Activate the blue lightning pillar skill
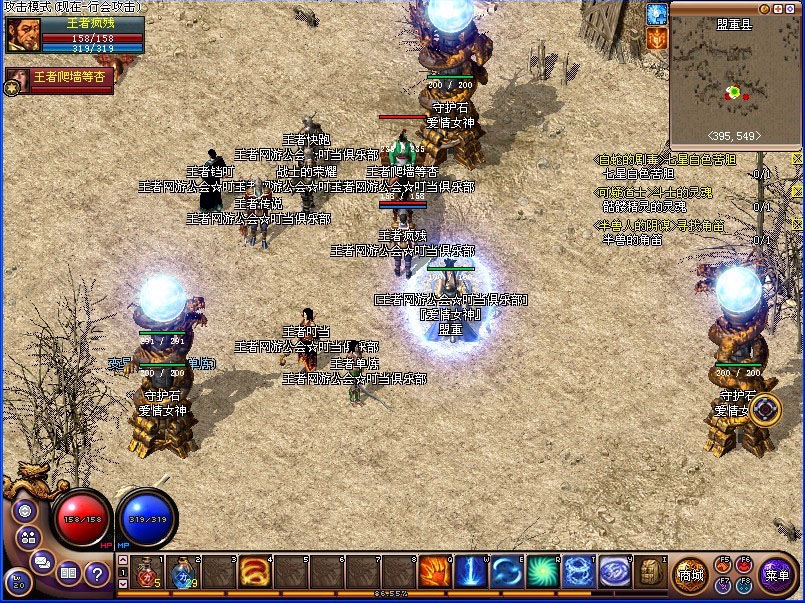The image size is (805, 603). [x=470, y=571]
